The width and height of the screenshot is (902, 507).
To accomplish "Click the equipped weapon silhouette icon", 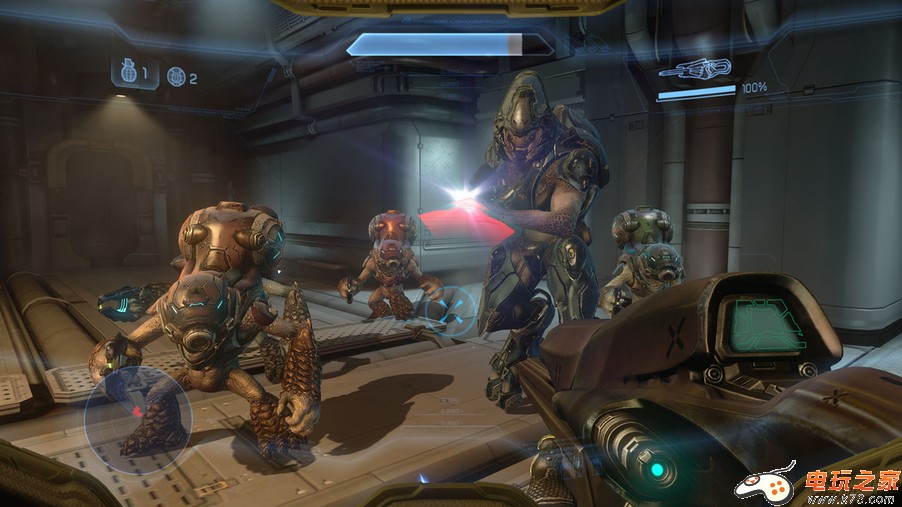I will (x=696, y=69).
